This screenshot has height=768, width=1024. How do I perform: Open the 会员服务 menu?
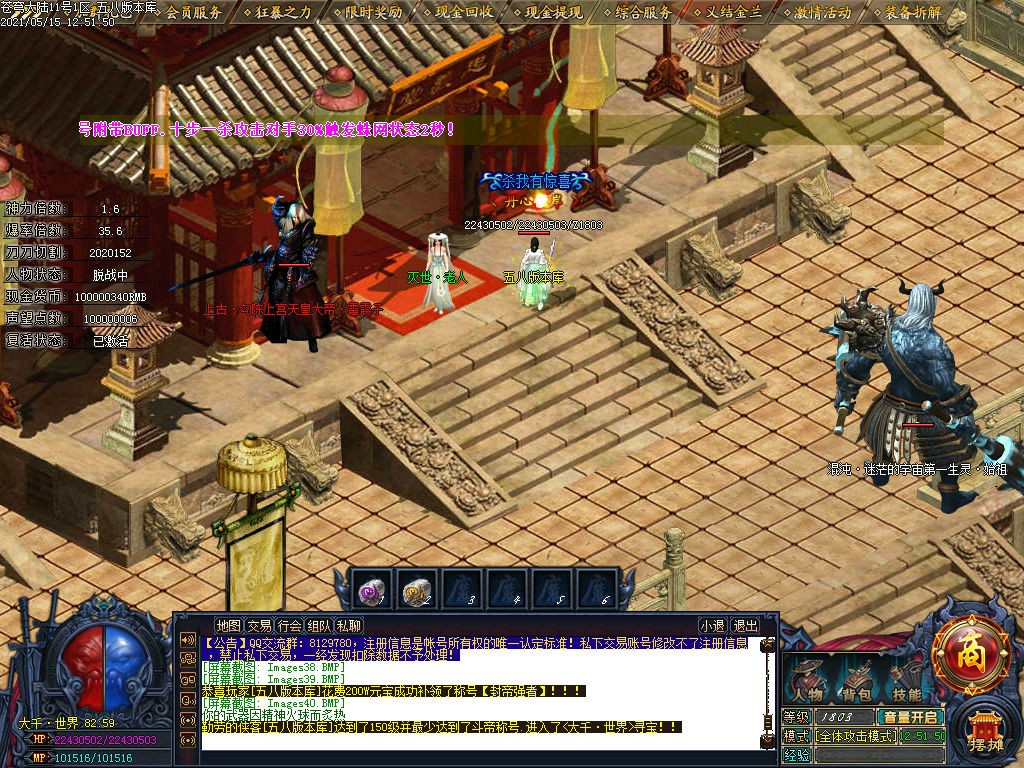pyautogui.click(x=194, y=13)
